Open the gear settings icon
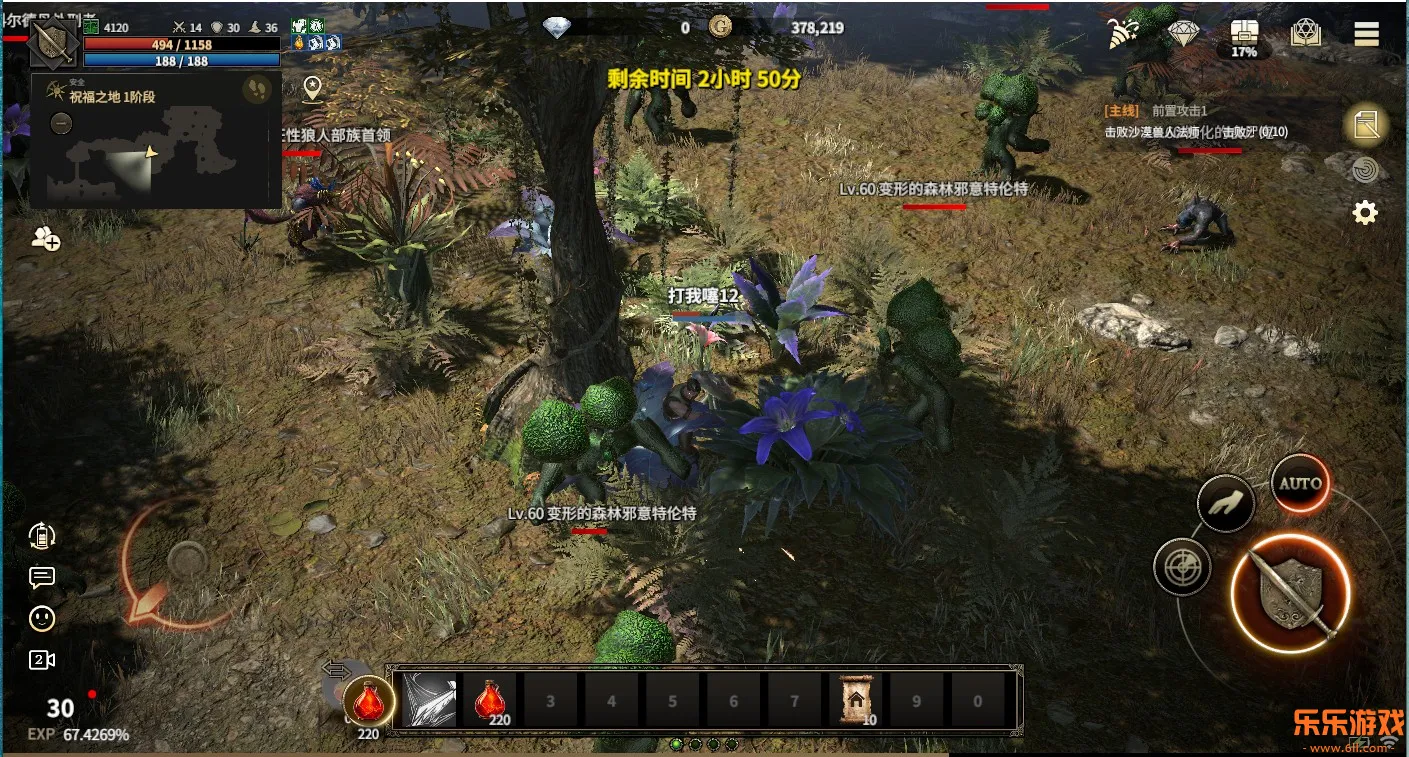Viewport: 1409px width, 757px height. (x=1365, y=212)
